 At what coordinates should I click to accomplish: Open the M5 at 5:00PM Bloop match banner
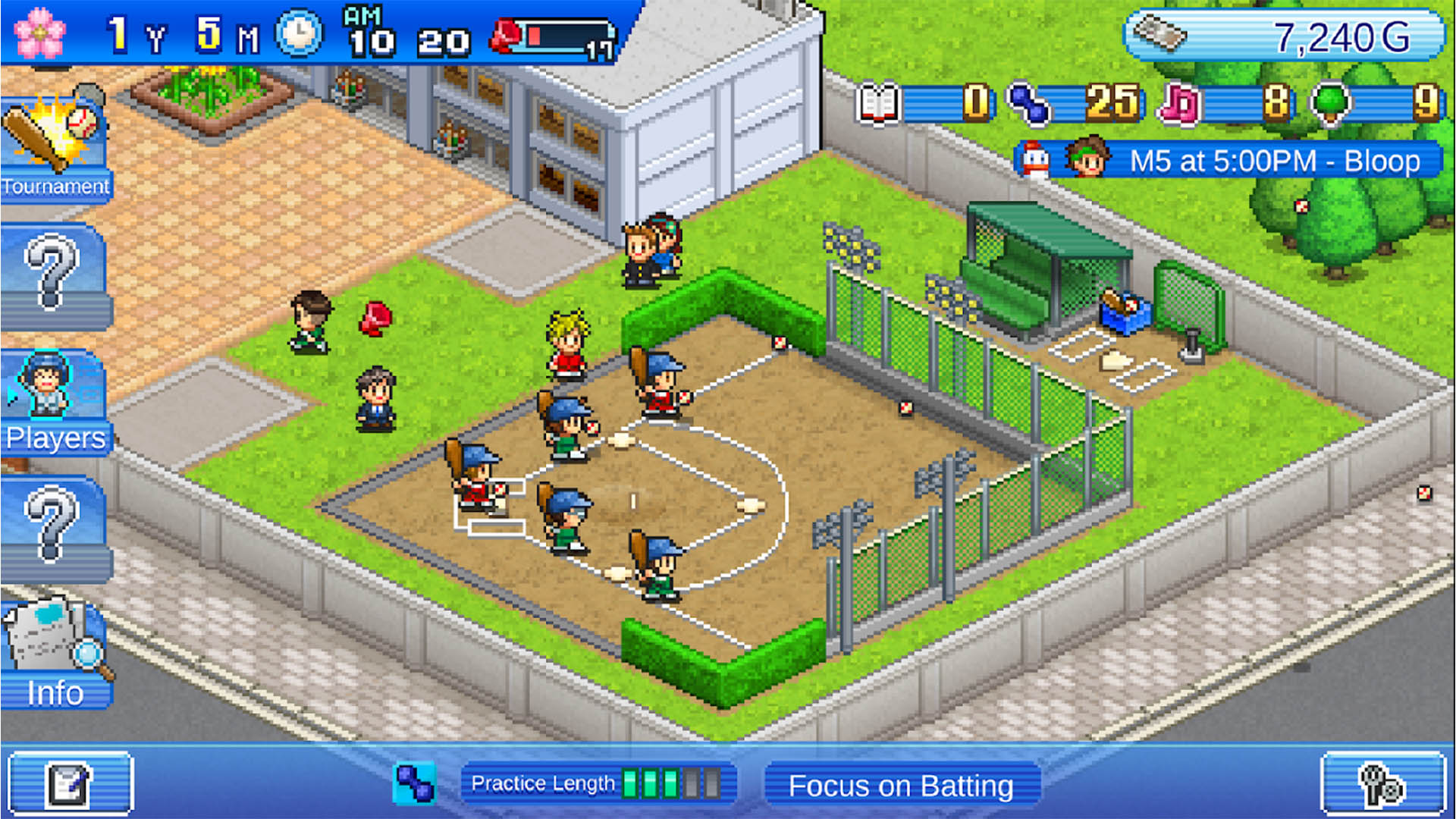(x=1228, y=161)
